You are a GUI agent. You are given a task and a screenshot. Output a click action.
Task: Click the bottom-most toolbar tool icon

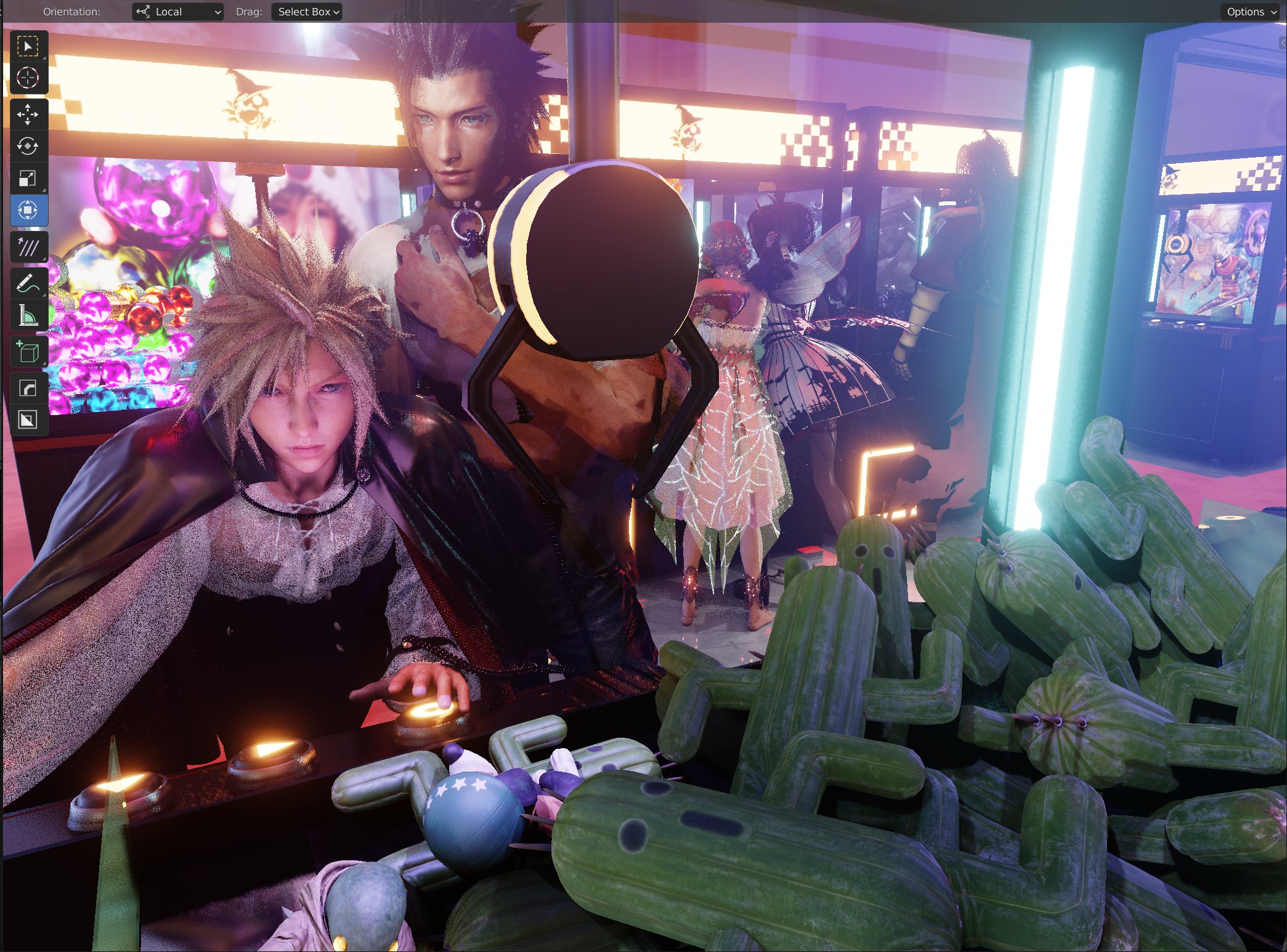(x=29, y=421)
